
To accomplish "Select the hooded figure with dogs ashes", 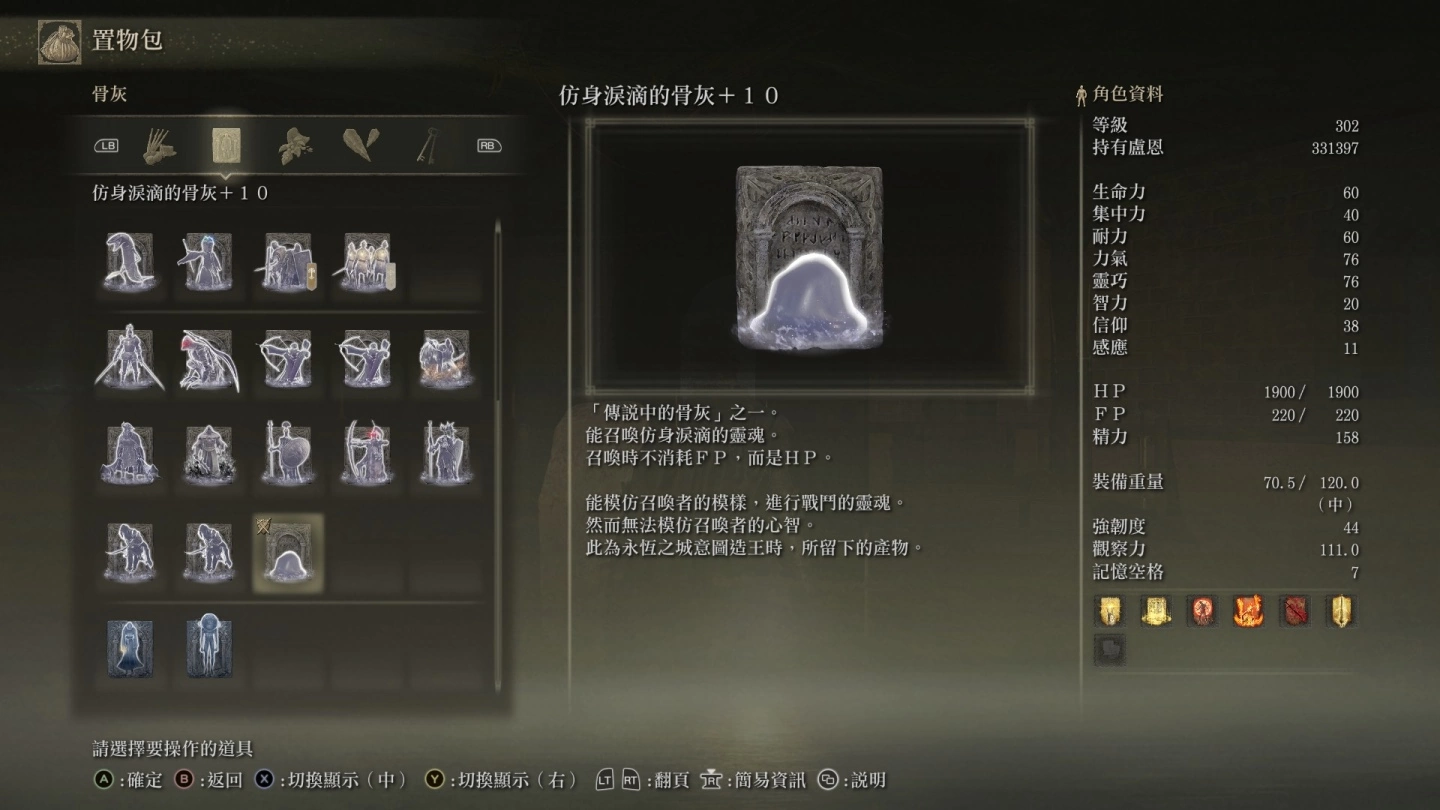I will click(209, 453).
